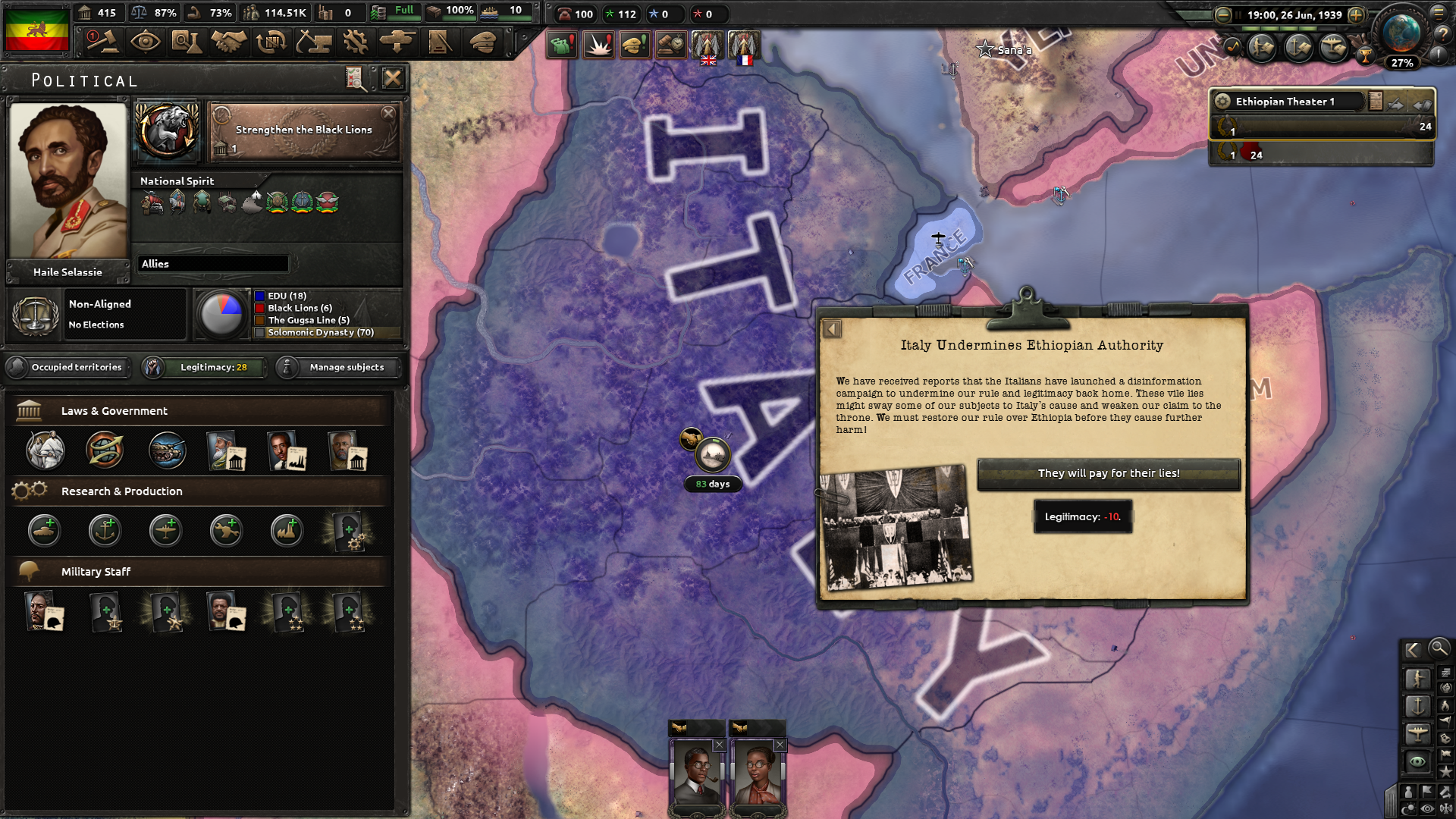Toggle the green eye intel filter
This screenshot has width=1456, height=819.
tap(1417, 761)
